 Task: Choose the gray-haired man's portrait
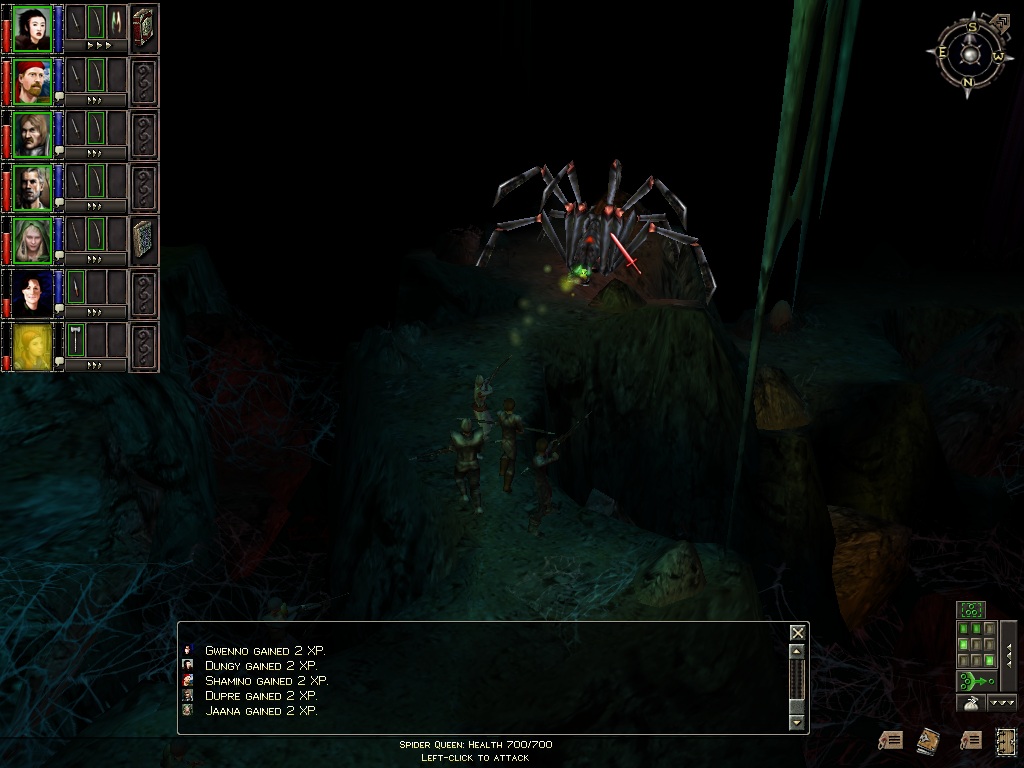pyautogui.click(x=32, y=187)
